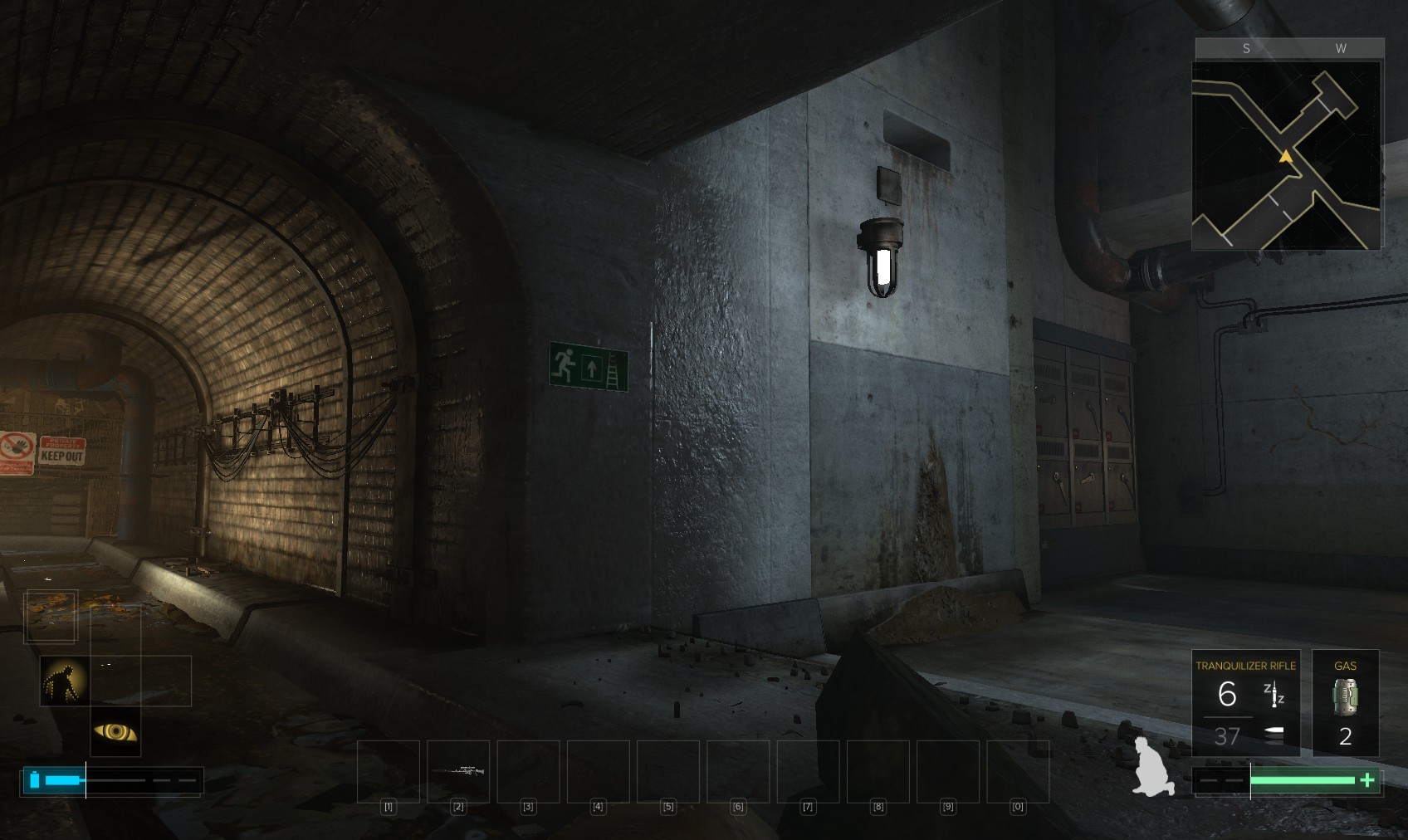Click the crouching stance indicator
Screen dimensions: 1408x840
coord(1153,768)
